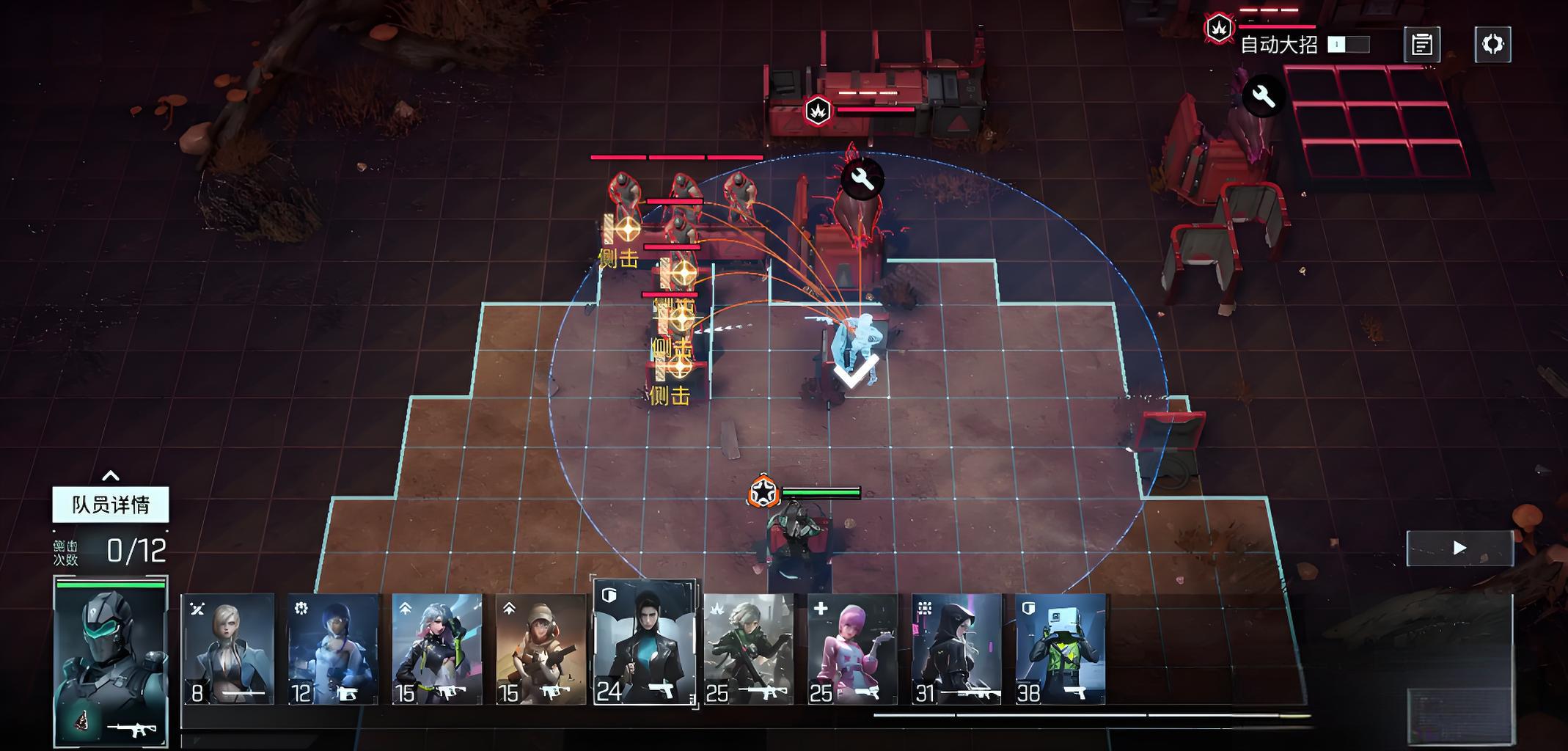
Task: Choose the green-haired rifle soldier card numbered 25
Action: pos(748,649)
